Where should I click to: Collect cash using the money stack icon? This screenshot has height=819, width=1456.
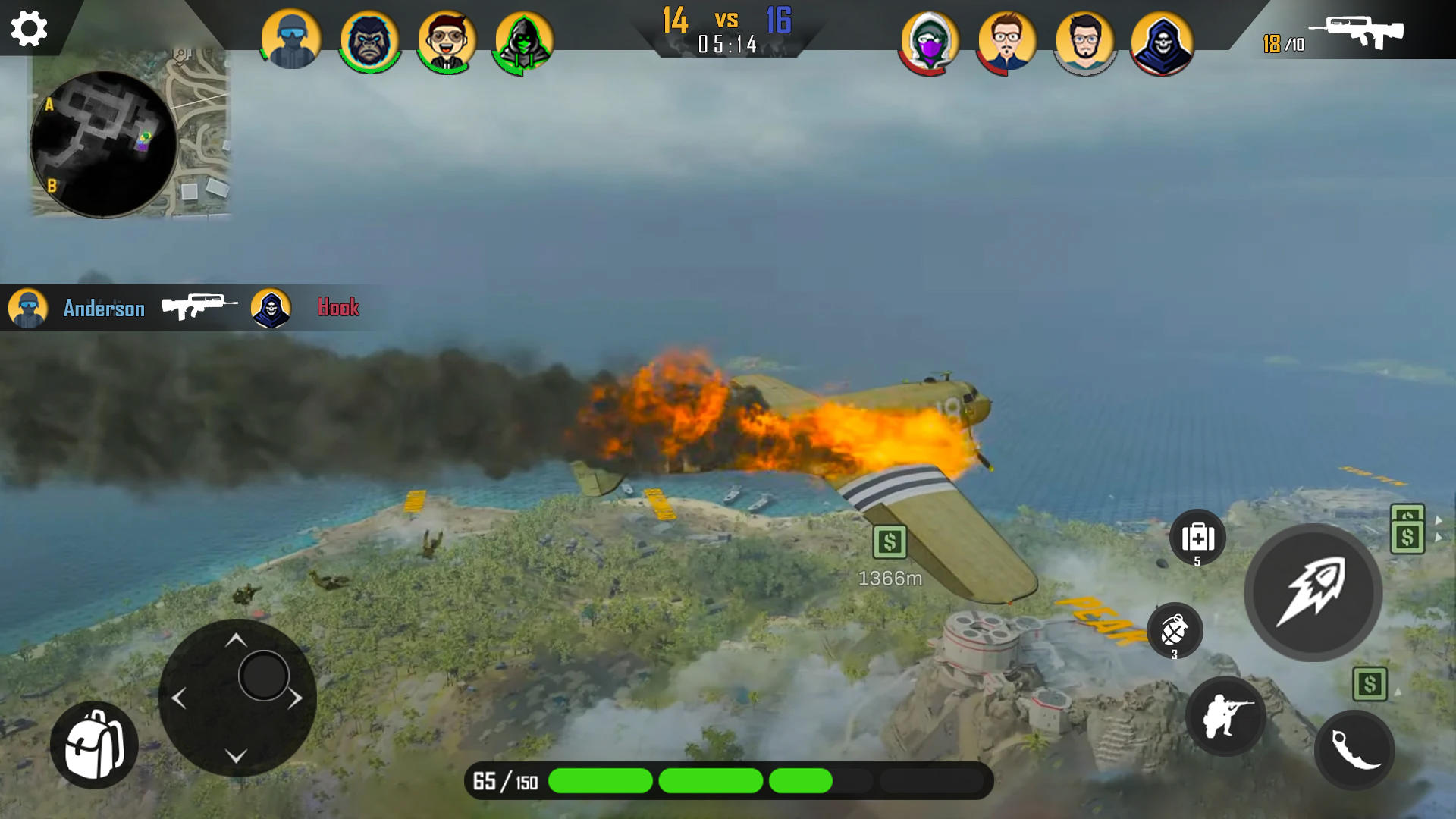click(1407, 529)
